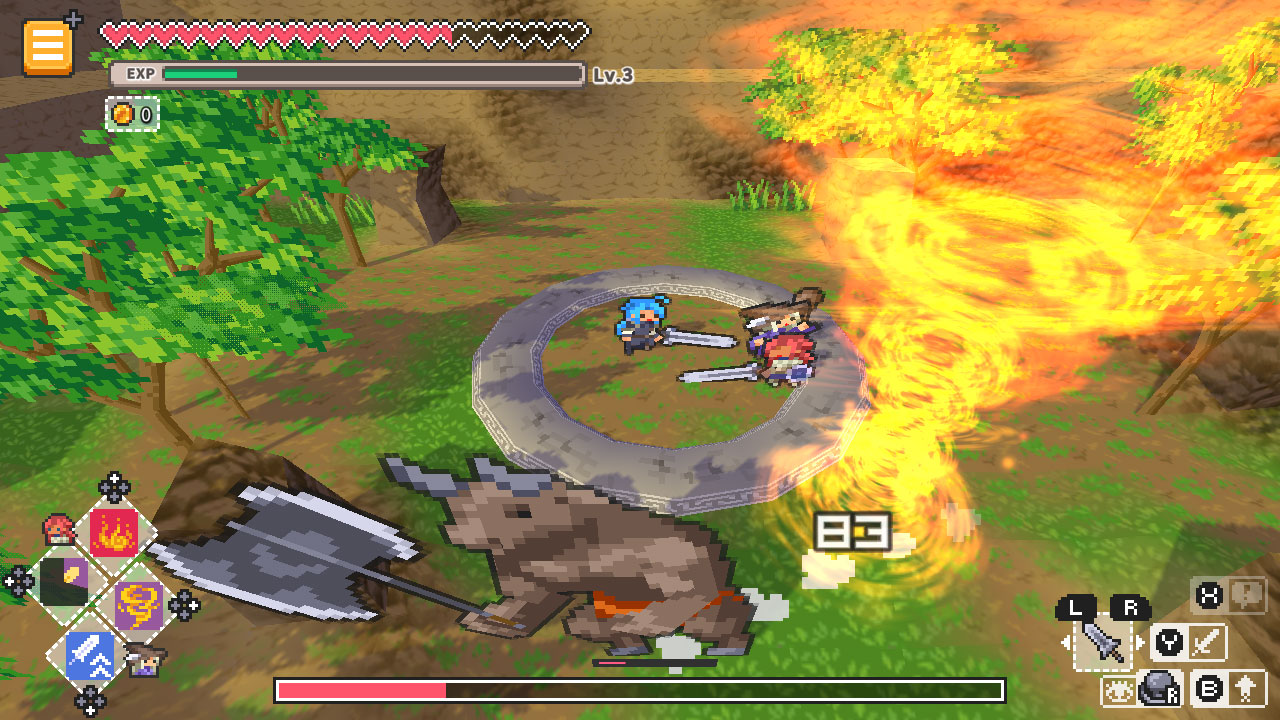Click the speech bubble icon beside the X button
The height and width of the screenshot is (720, 1280).
point(1247,597)
